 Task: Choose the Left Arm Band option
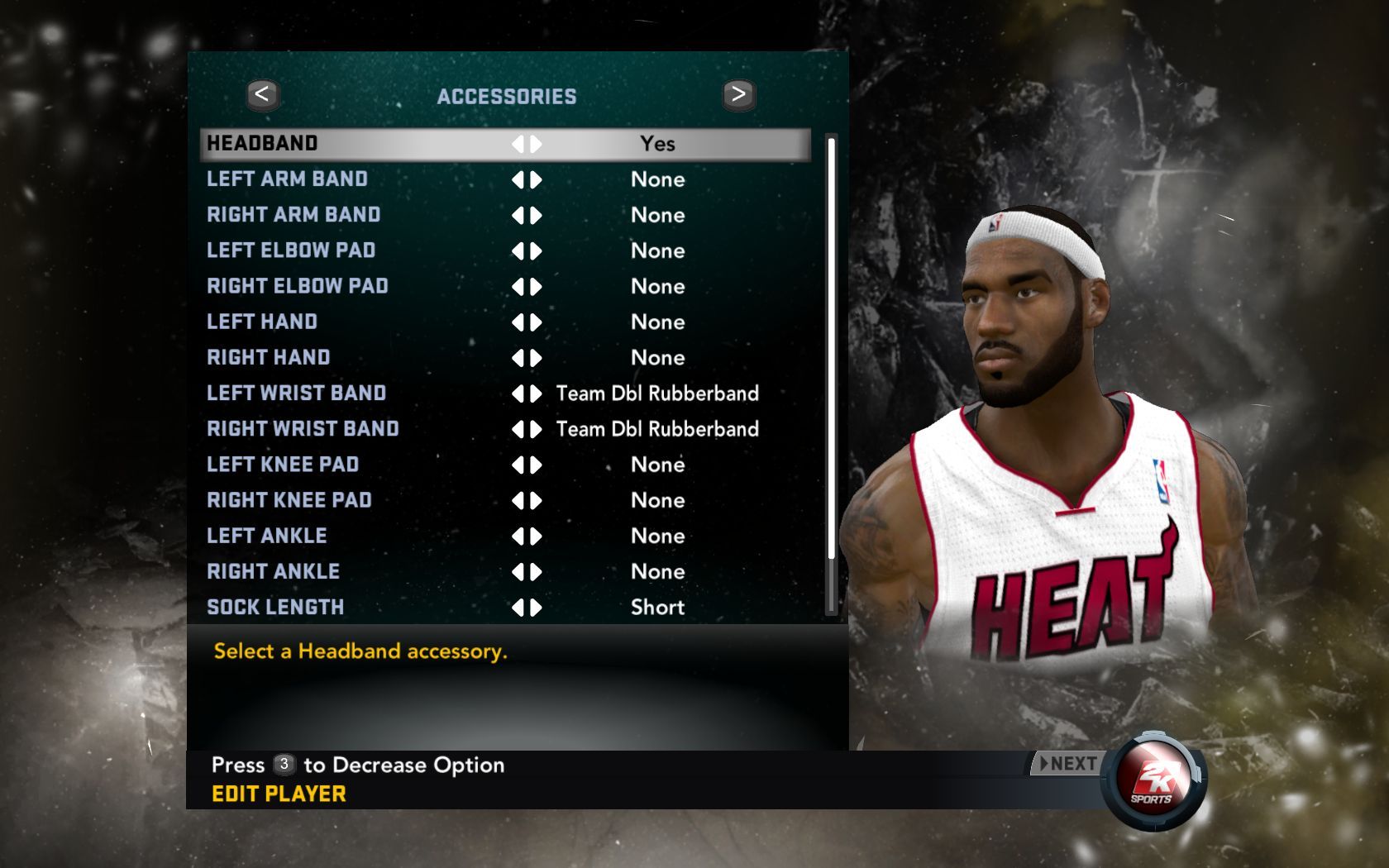point(287,179)
